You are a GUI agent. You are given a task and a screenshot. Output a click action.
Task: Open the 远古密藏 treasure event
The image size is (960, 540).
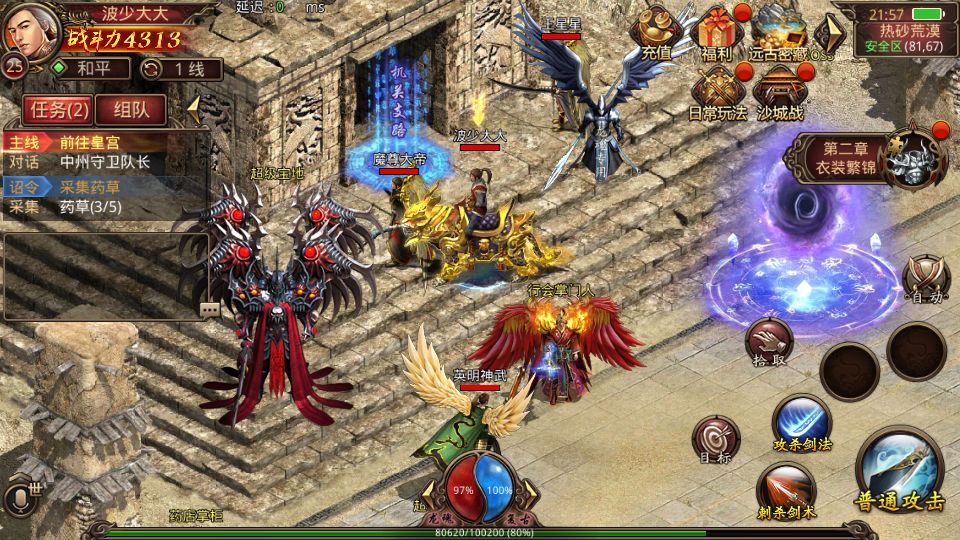click(x=779, y=30)
